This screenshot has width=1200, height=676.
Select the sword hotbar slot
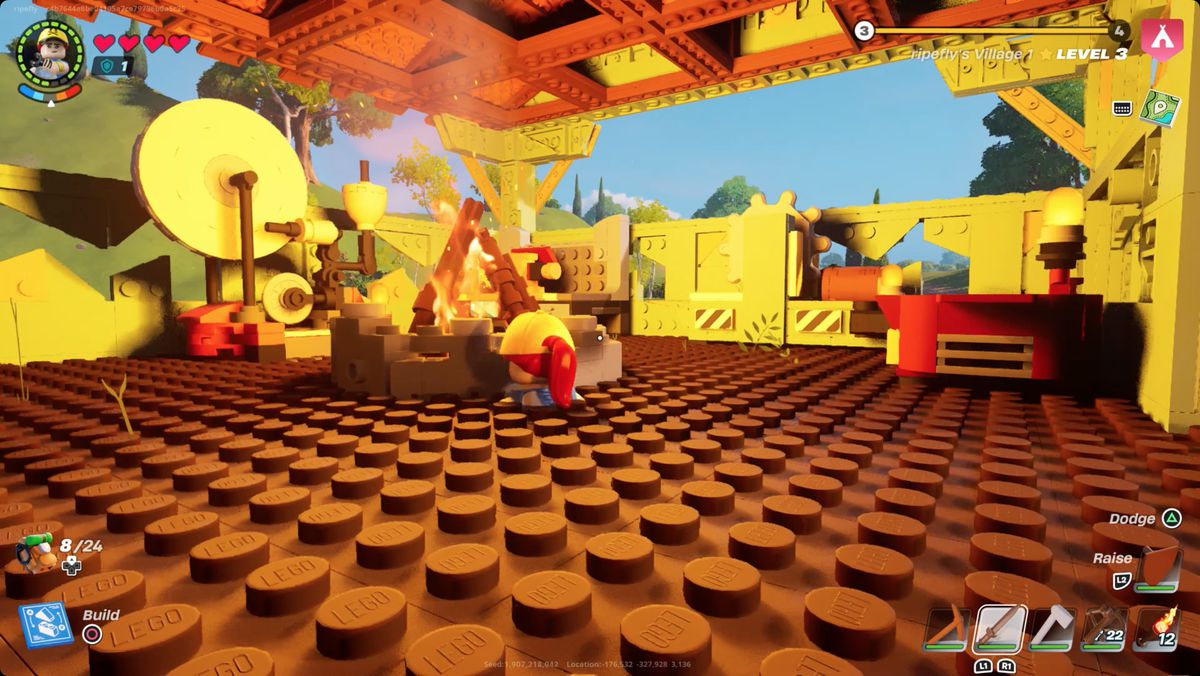click(x=1000, y=628)
